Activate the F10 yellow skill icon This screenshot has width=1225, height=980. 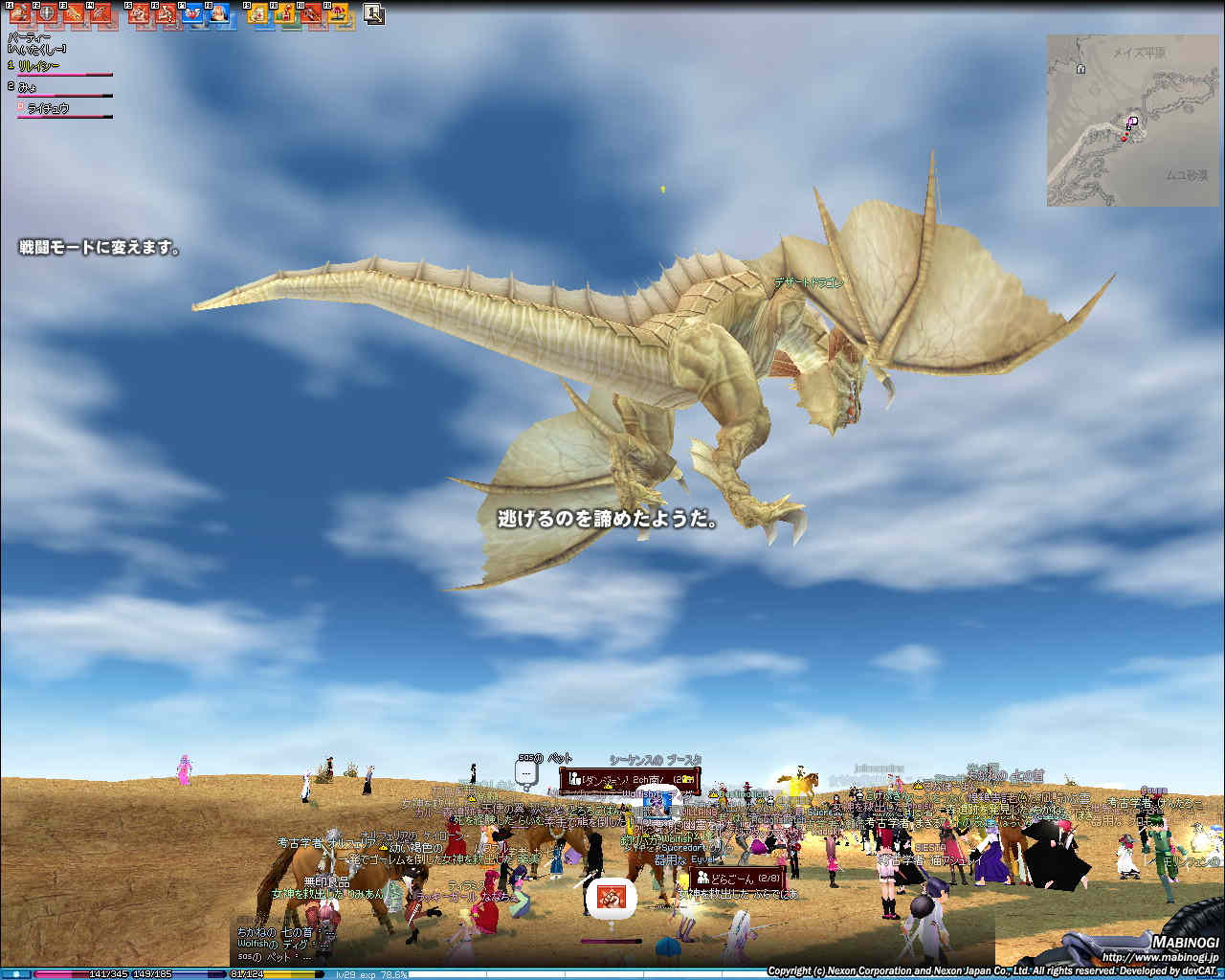click(x=284, y=13)
